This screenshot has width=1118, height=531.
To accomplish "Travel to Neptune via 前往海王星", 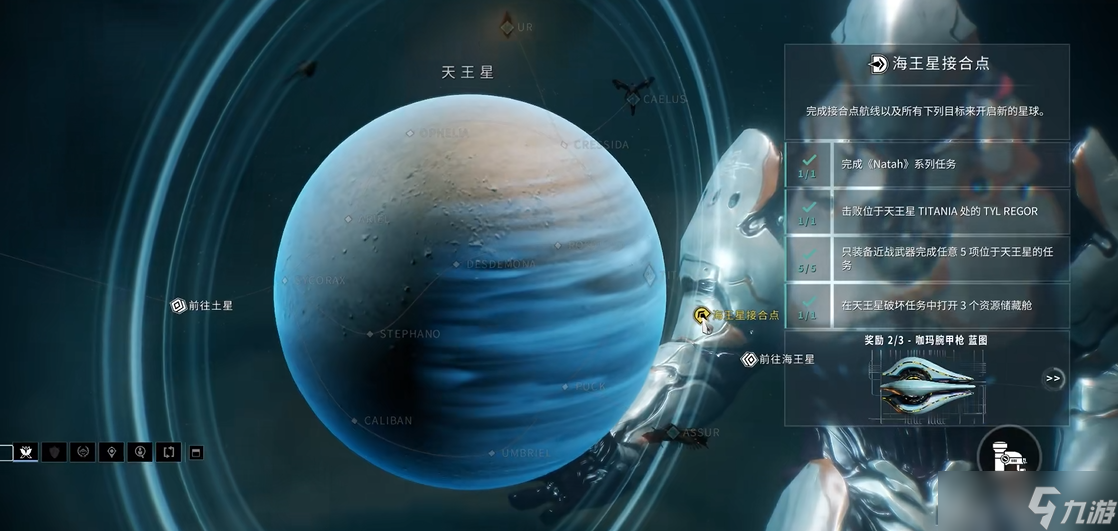I will pyautogui.click(x=749, y=359).
